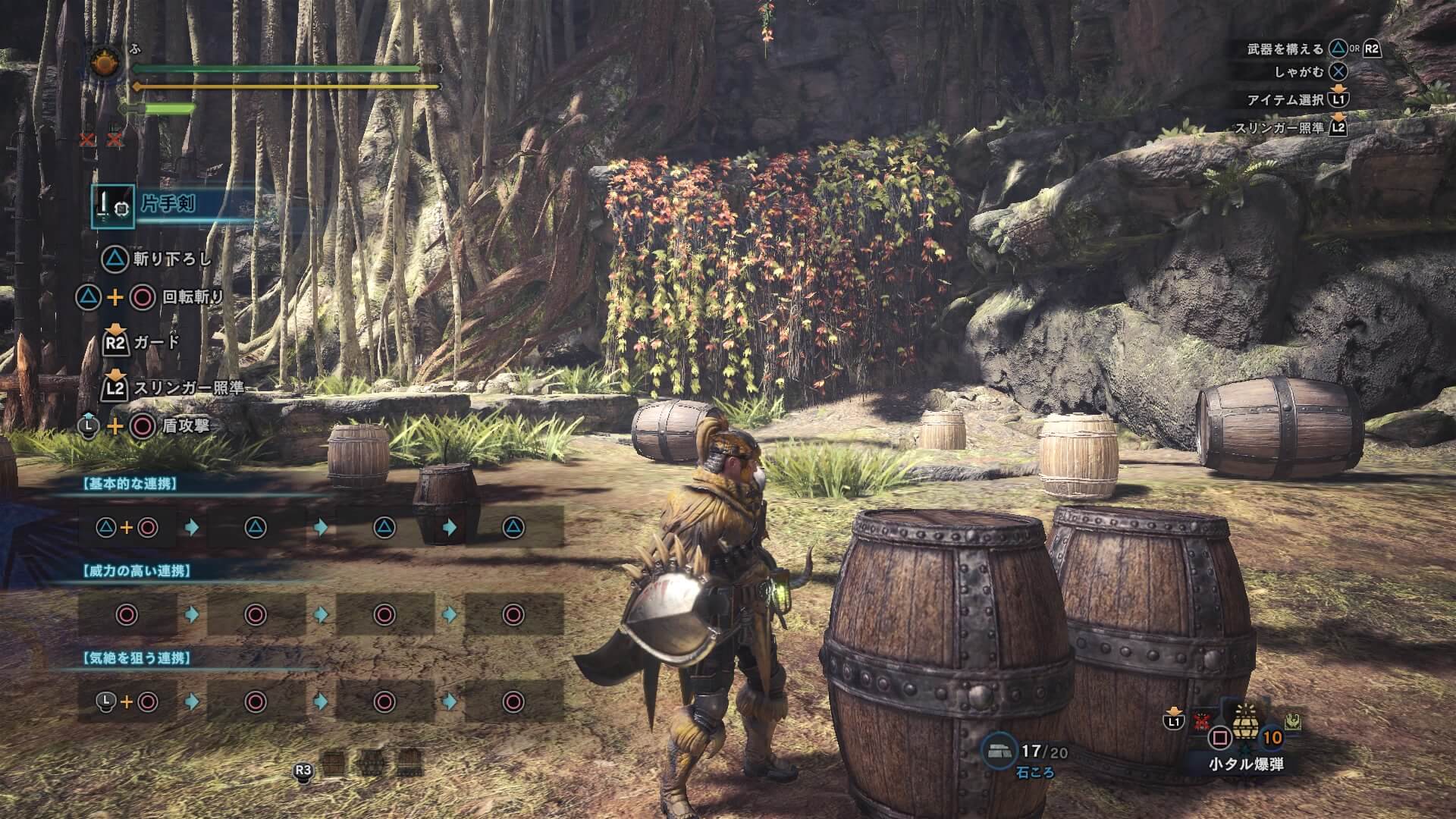Image resolution: width=1456 pixels, height=819 pixels.
Task: Choose the 斬り下ろし move entry
Action: point(172,259)
